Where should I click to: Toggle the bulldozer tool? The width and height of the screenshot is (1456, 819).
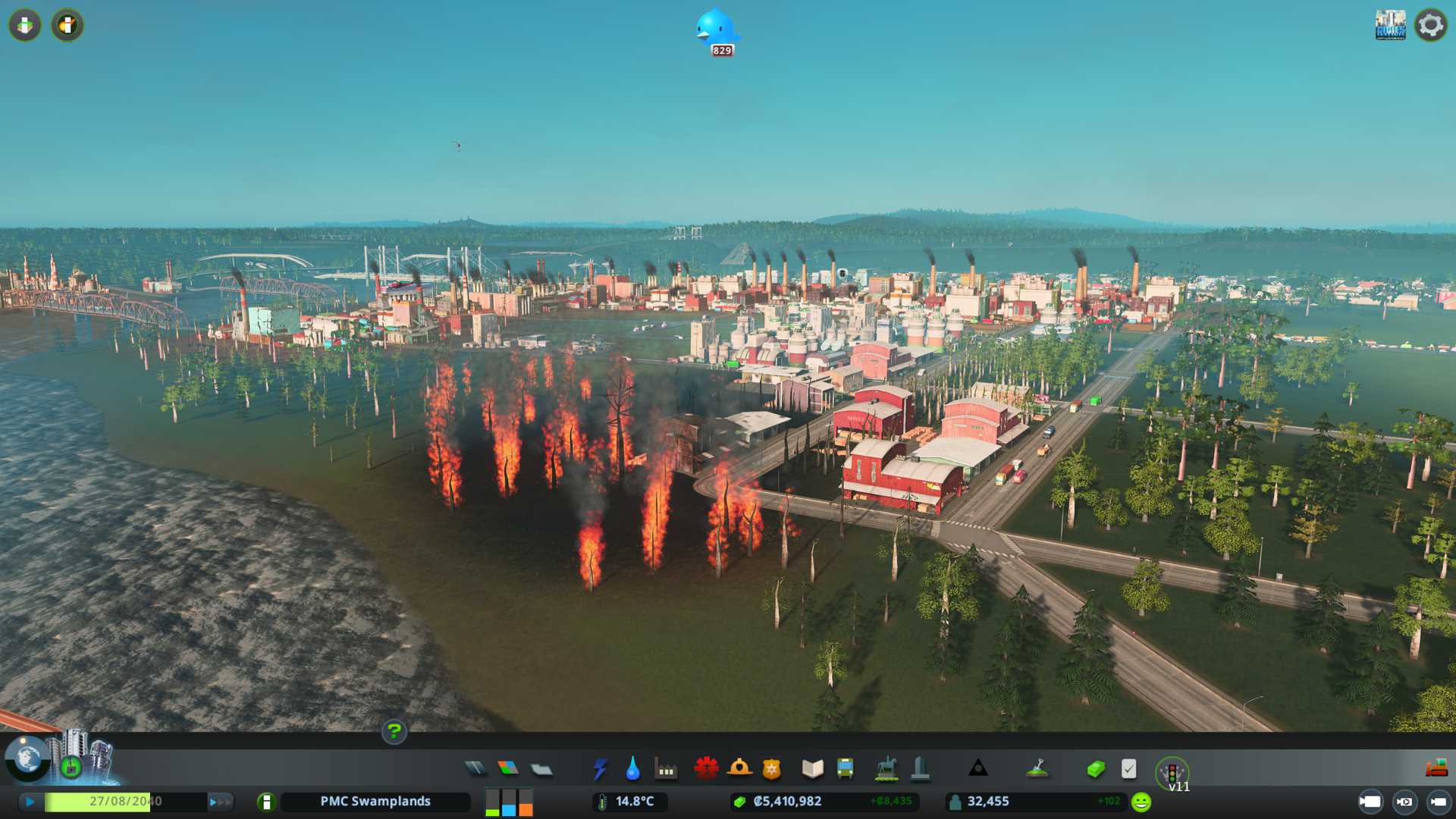1436,768
